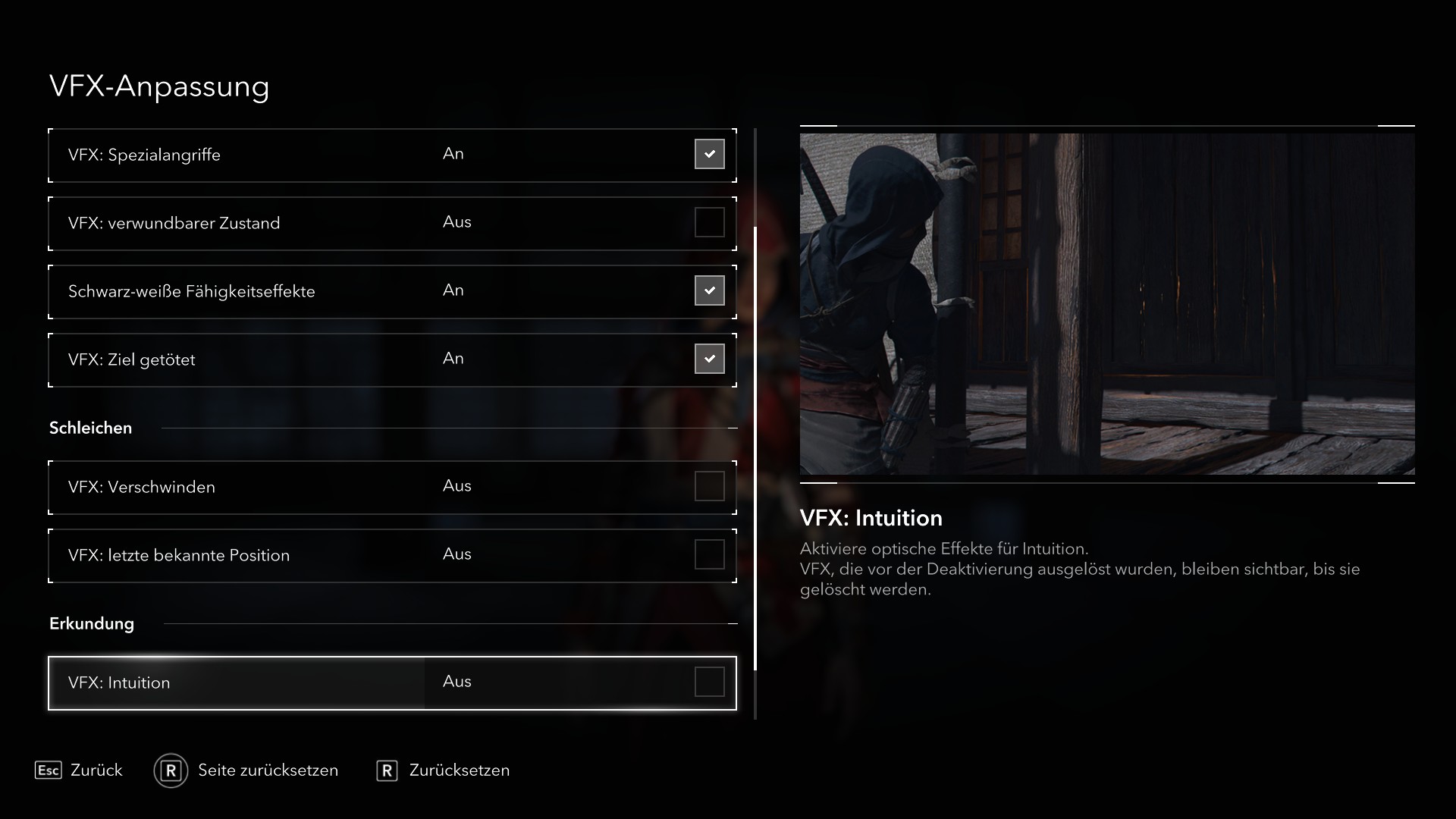Viewport: 1456px width, 819px height.
Task: Click the R key icon beside Zurücksetzen
Action: (x=388, y=770)
